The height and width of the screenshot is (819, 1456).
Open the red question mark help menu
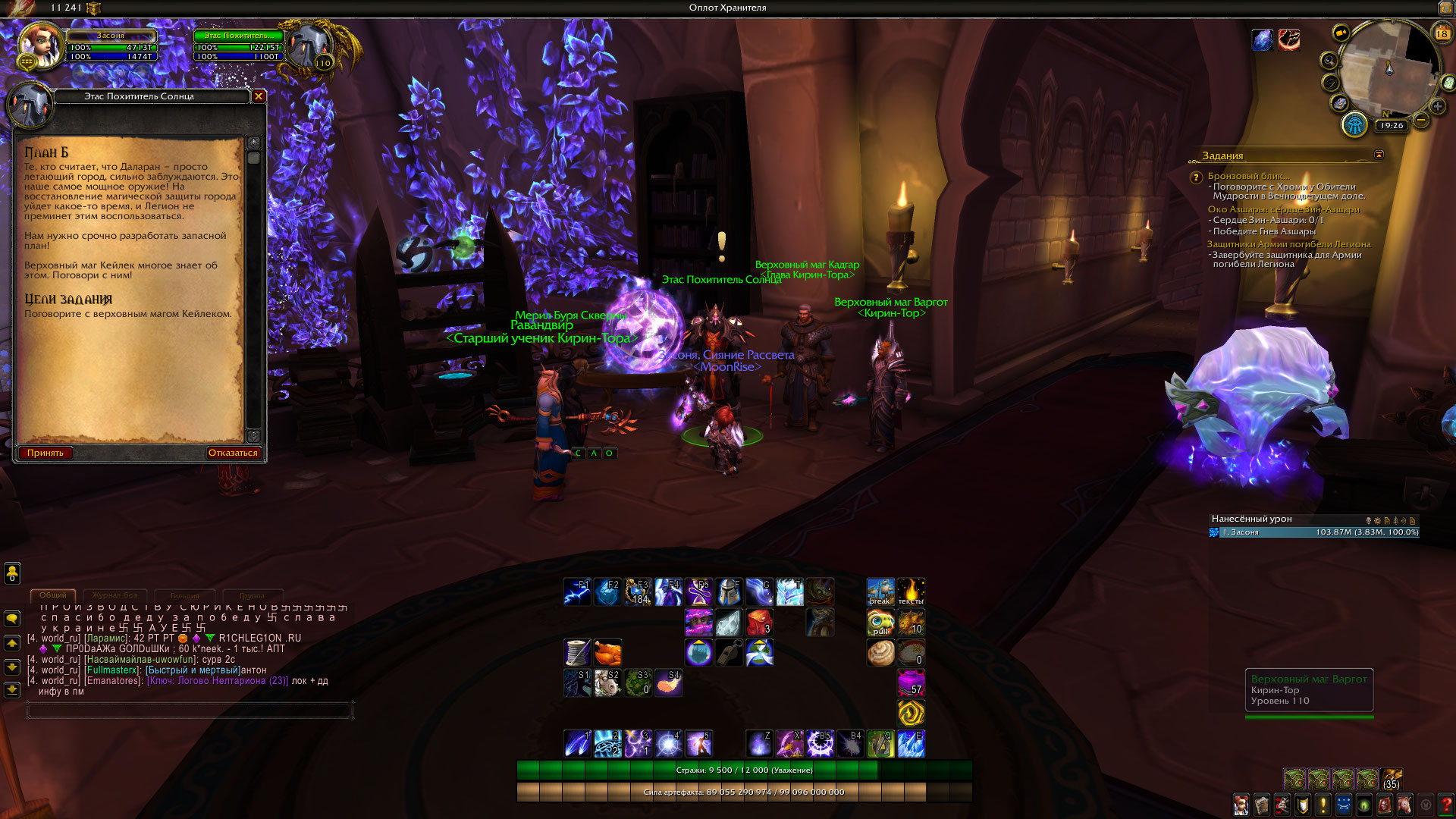coord(1446,805)
